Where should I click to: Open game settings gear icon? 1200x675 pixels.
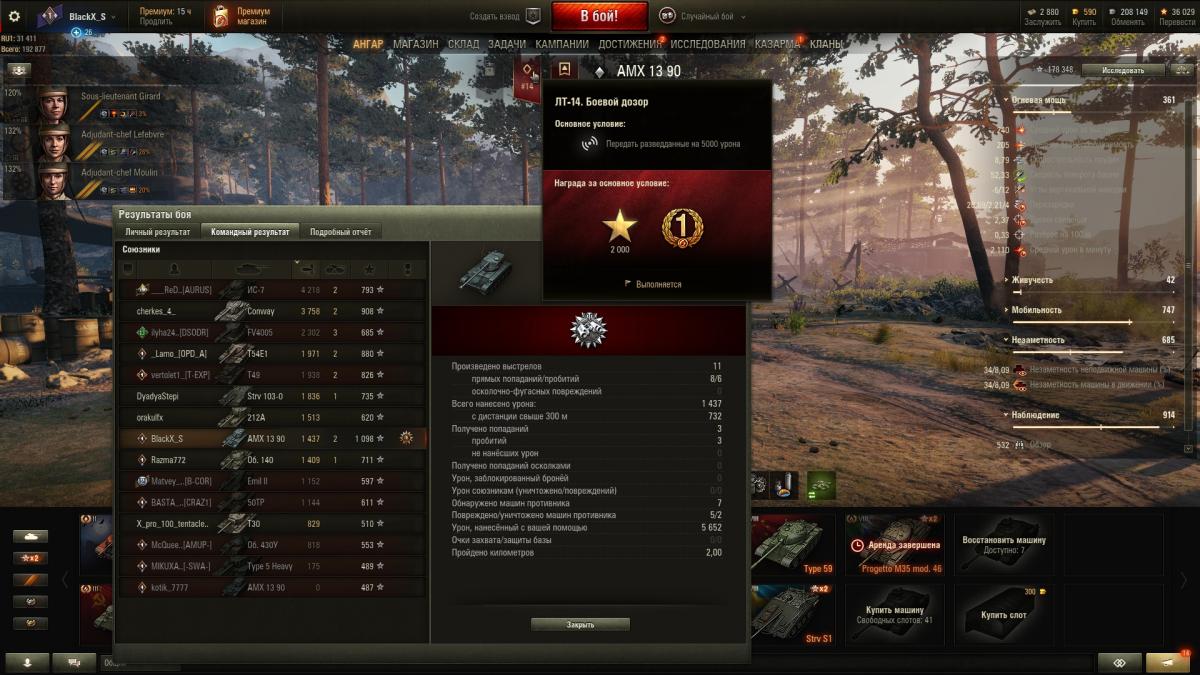(14, 17)
